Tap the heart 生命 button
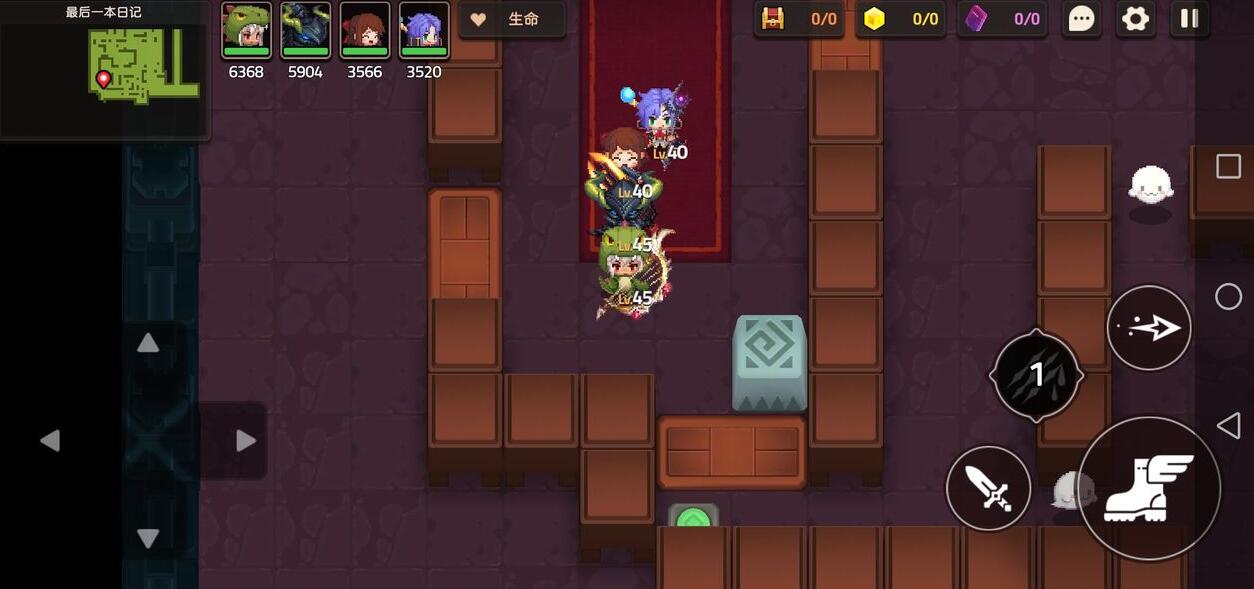The image size is (1254, 589). pyautogui.click(x=511, y=19)
